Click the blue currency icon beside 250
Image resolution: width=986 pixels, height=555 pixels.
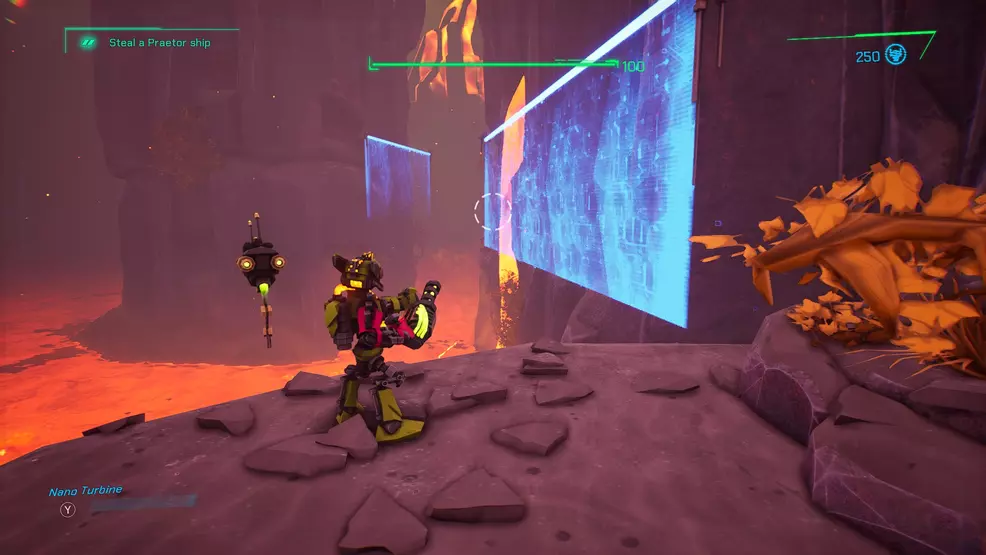pos(895,55)
